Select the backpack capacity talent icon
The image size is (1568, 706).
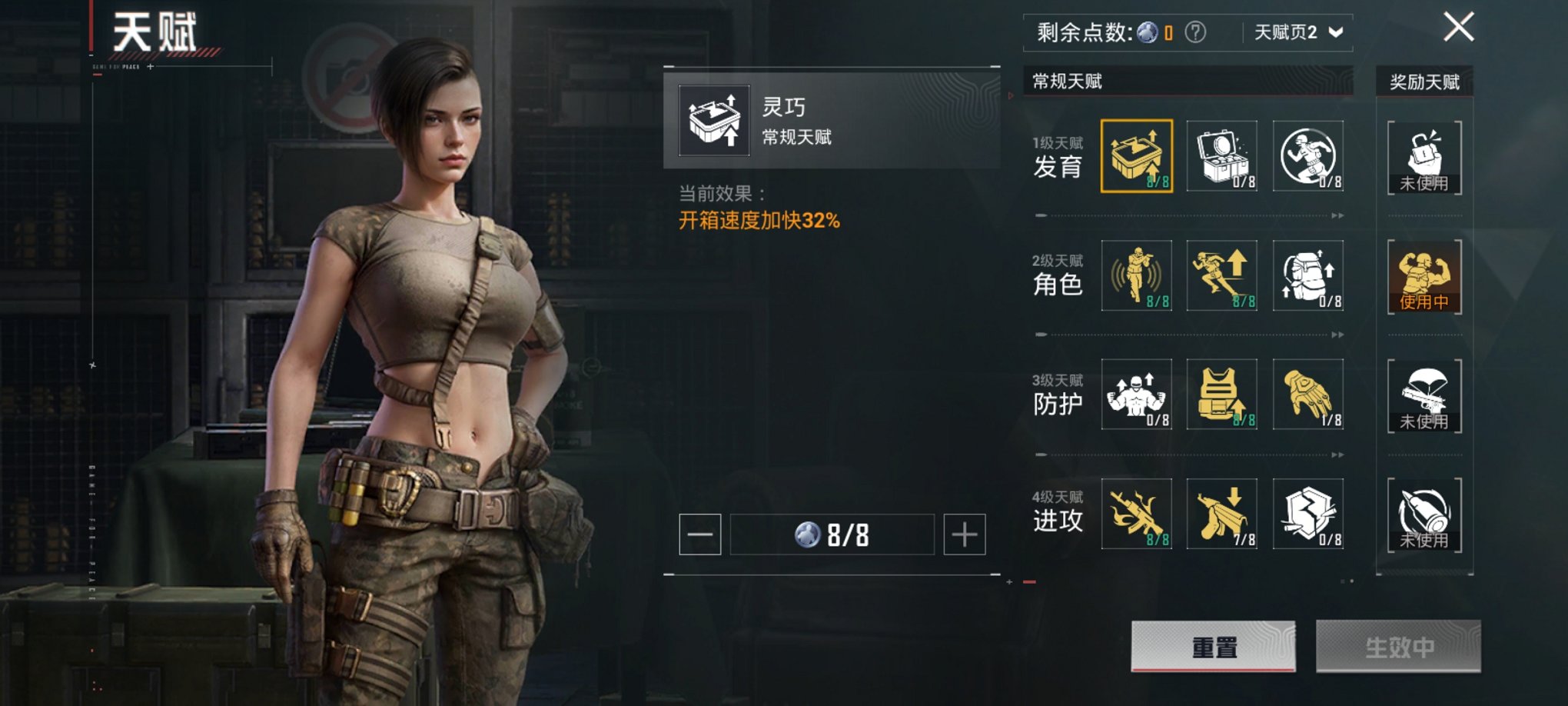pyautogui.click(x=1307, y=275)
